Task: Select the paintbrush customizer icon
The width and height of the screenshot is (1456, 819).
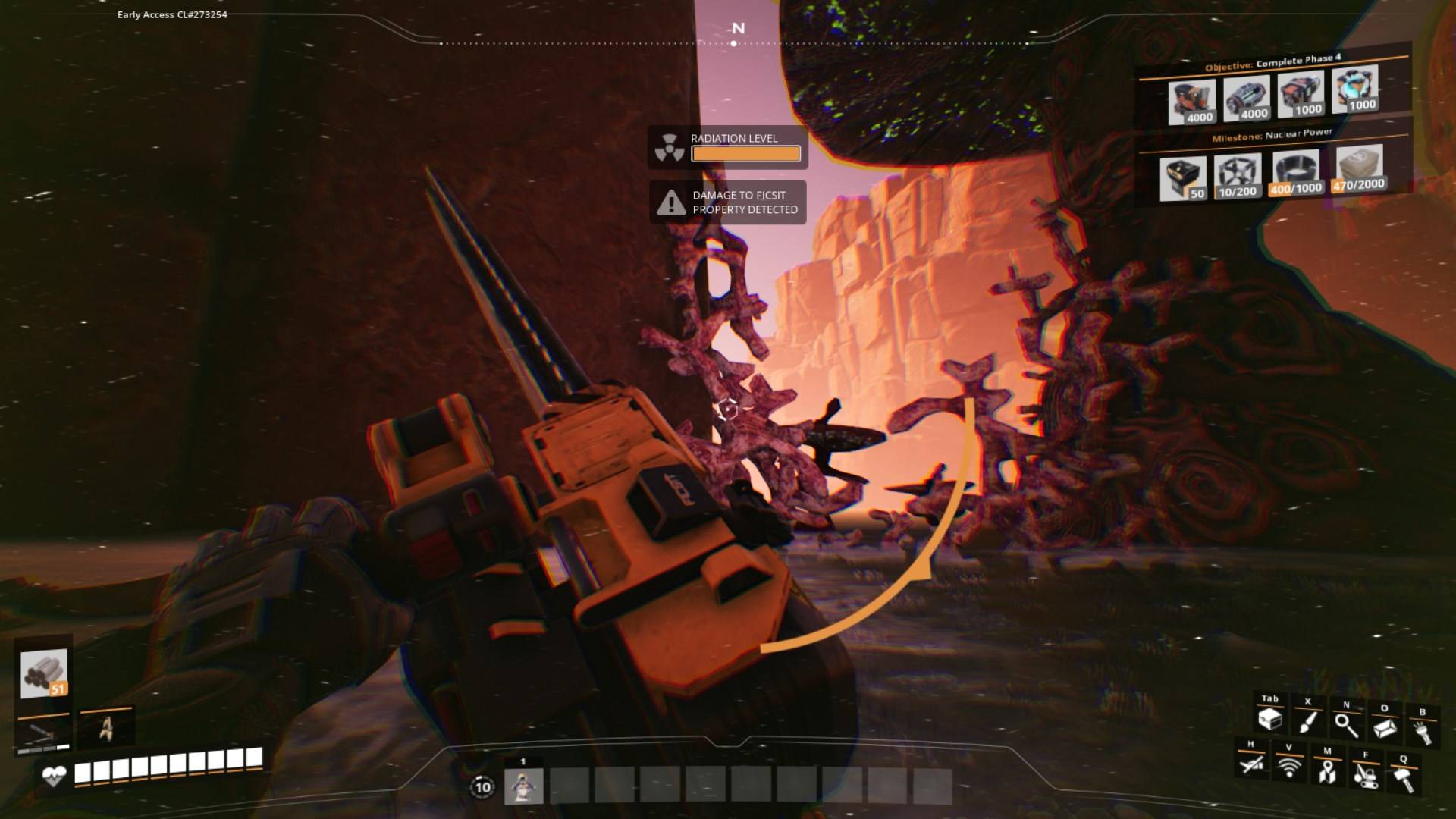Action: (1307, 723)
